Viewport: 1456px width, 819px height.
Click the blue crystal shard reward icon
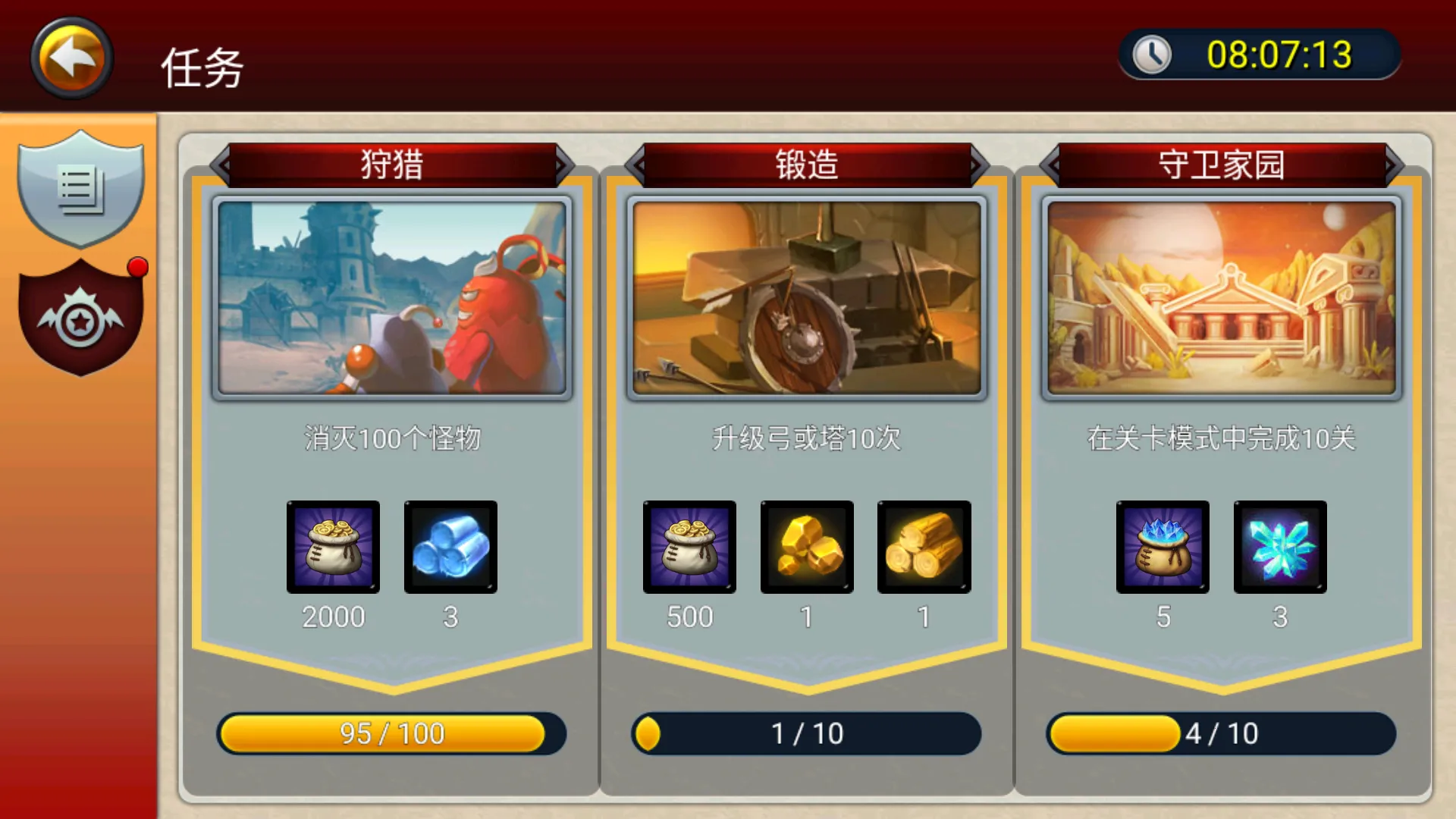(x=1279, y=548)
